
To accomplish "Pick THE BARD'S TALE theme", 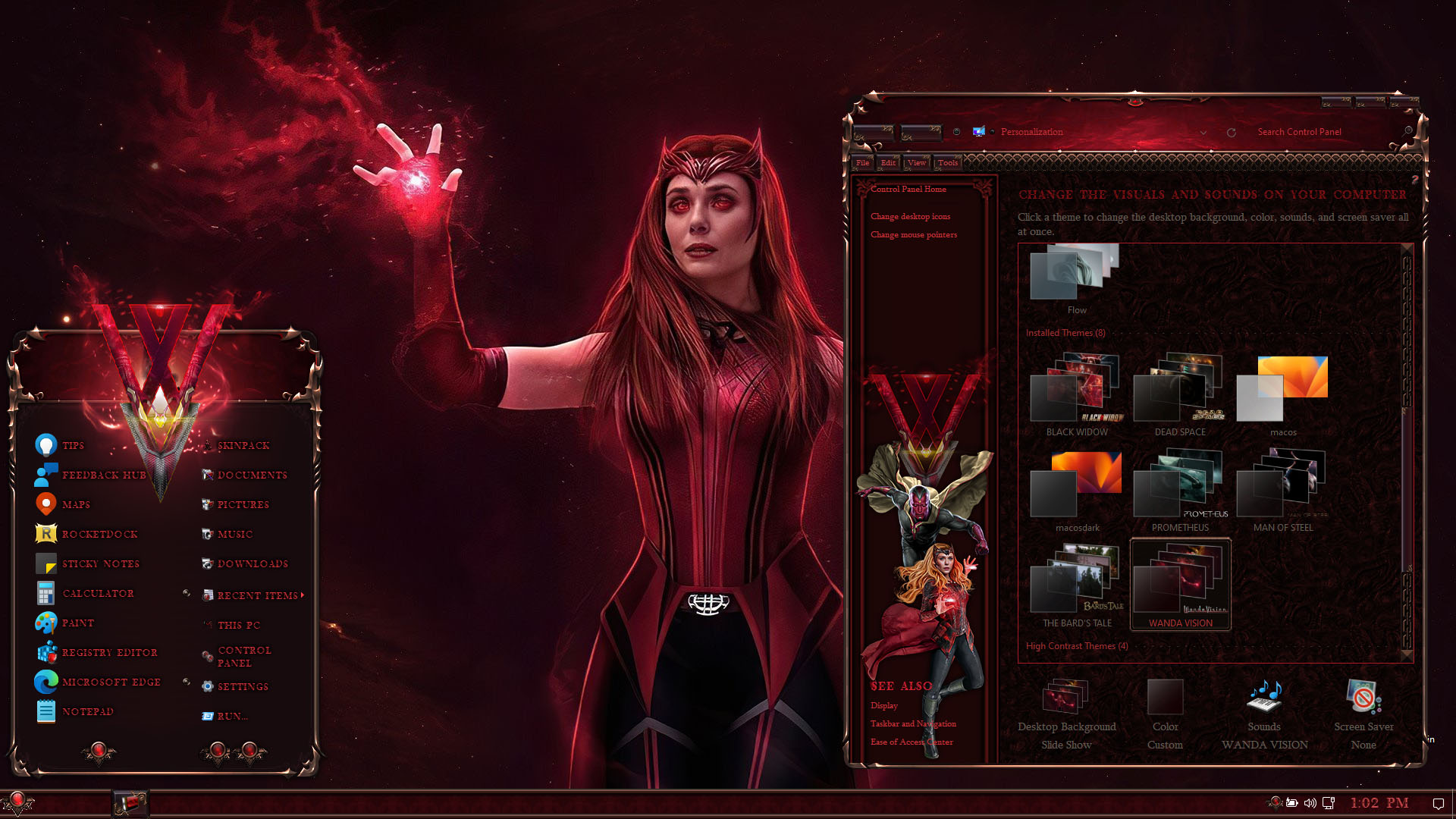I will tap(1076, 581).
